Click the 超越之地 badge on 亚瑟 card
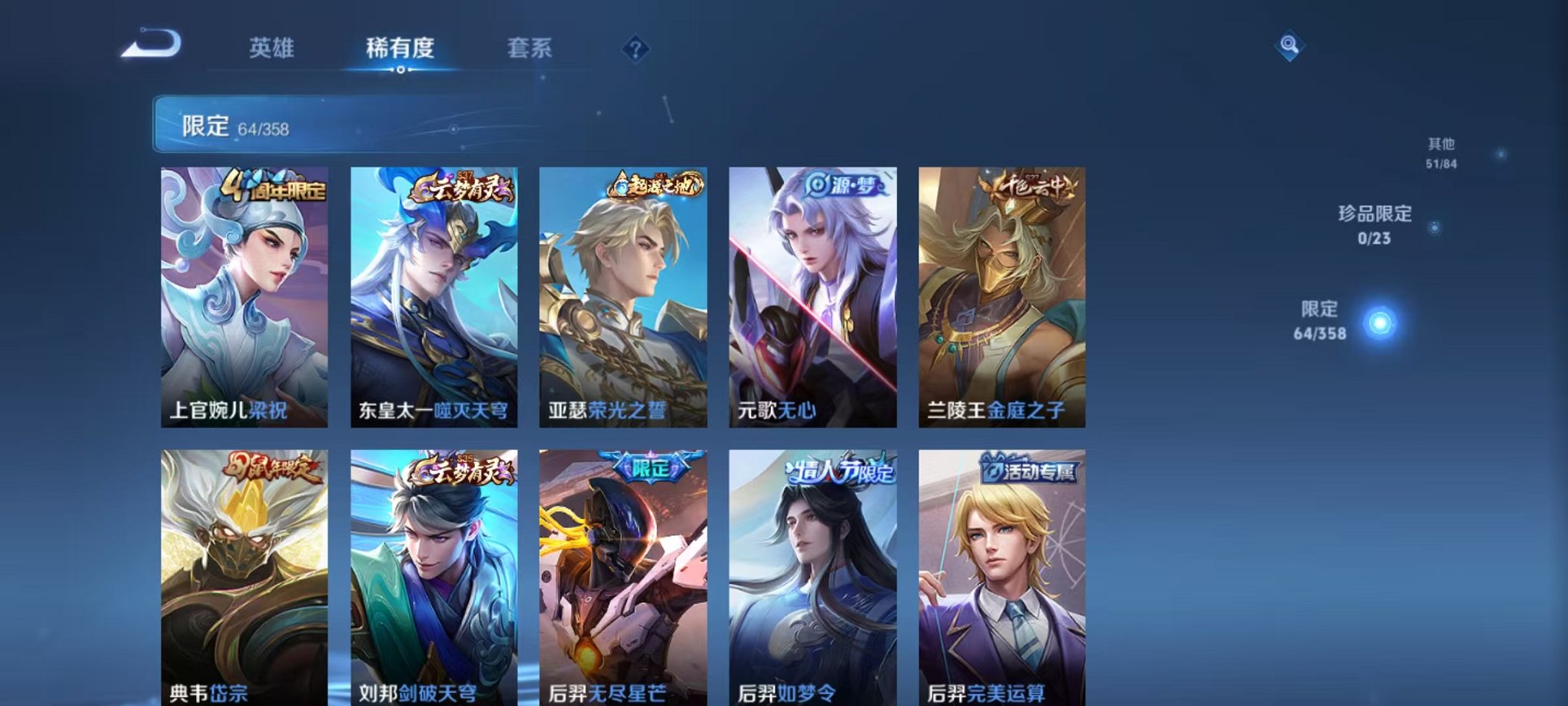Viewport: 1568px width, 706px height. [654, 184]
